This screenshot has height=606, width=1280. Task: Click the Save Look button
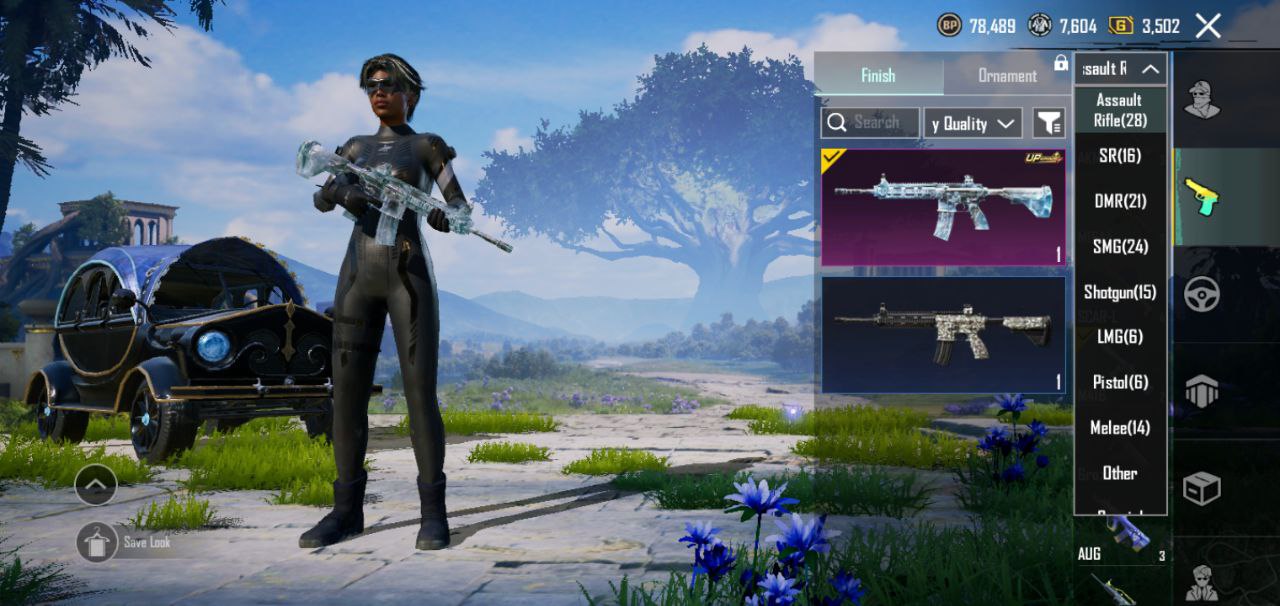tap(98, 542)
